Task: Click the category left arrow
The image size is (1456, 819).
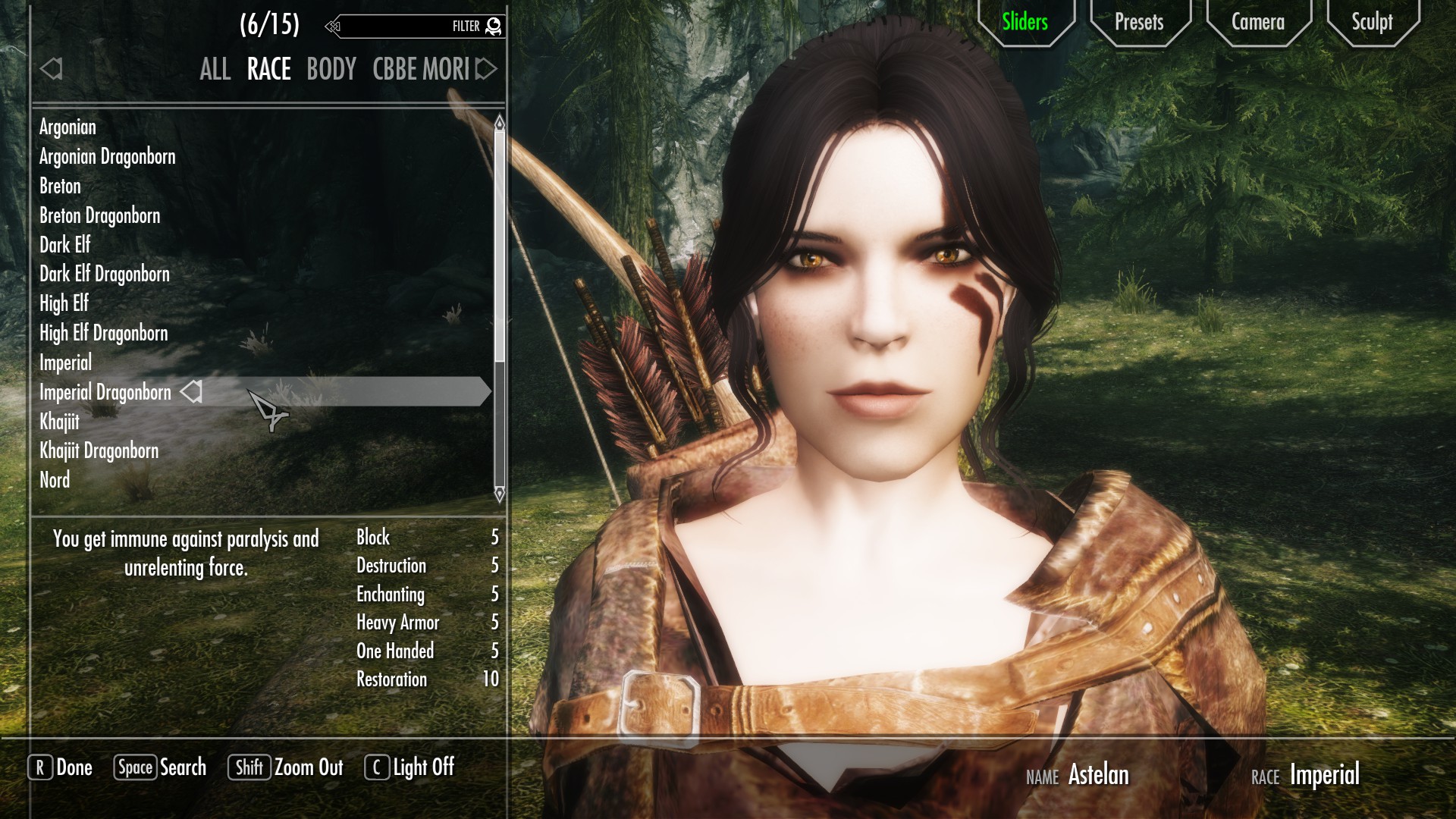Action: pos(51,69)
